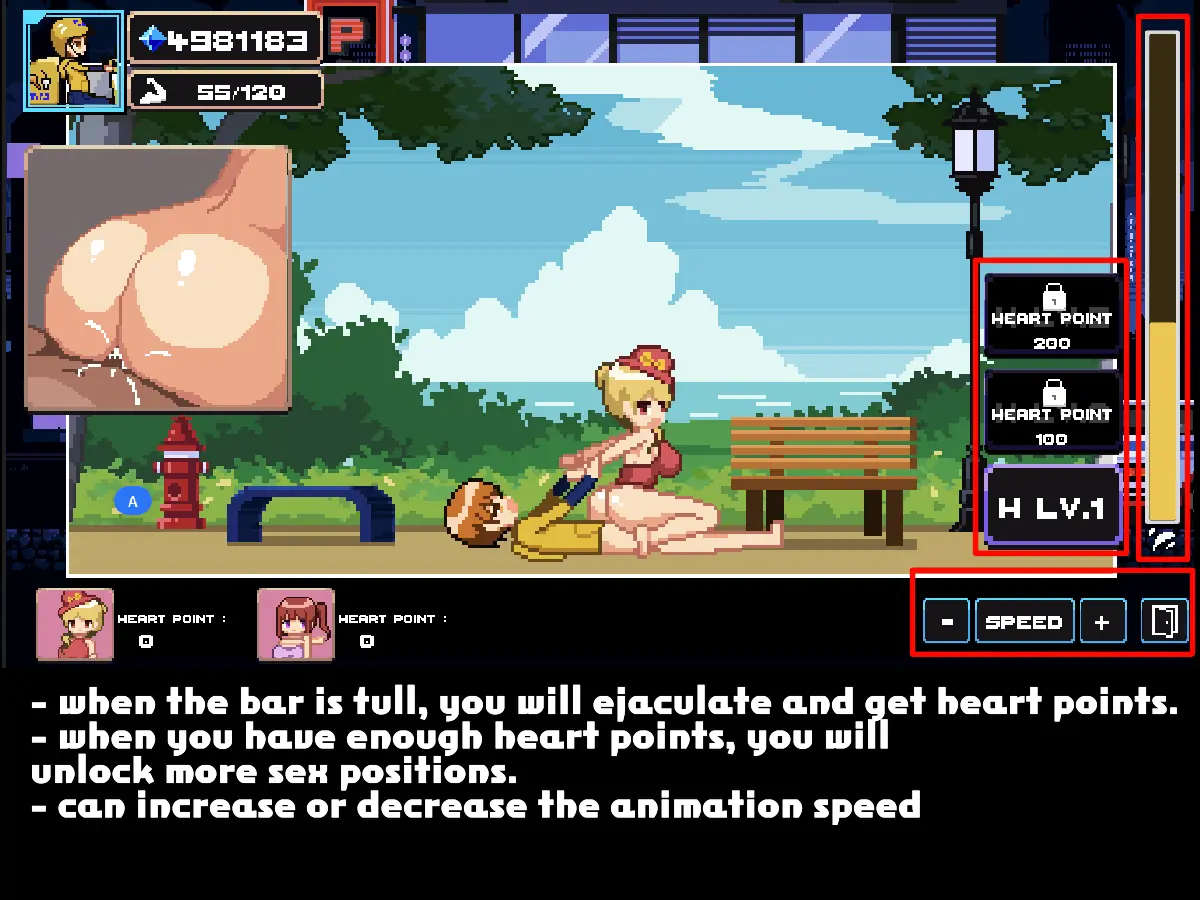Image resolution: width=1200 pixels, height=900 pixels.
Task: Decrease animation speed with the minus button
Action: 947,622
